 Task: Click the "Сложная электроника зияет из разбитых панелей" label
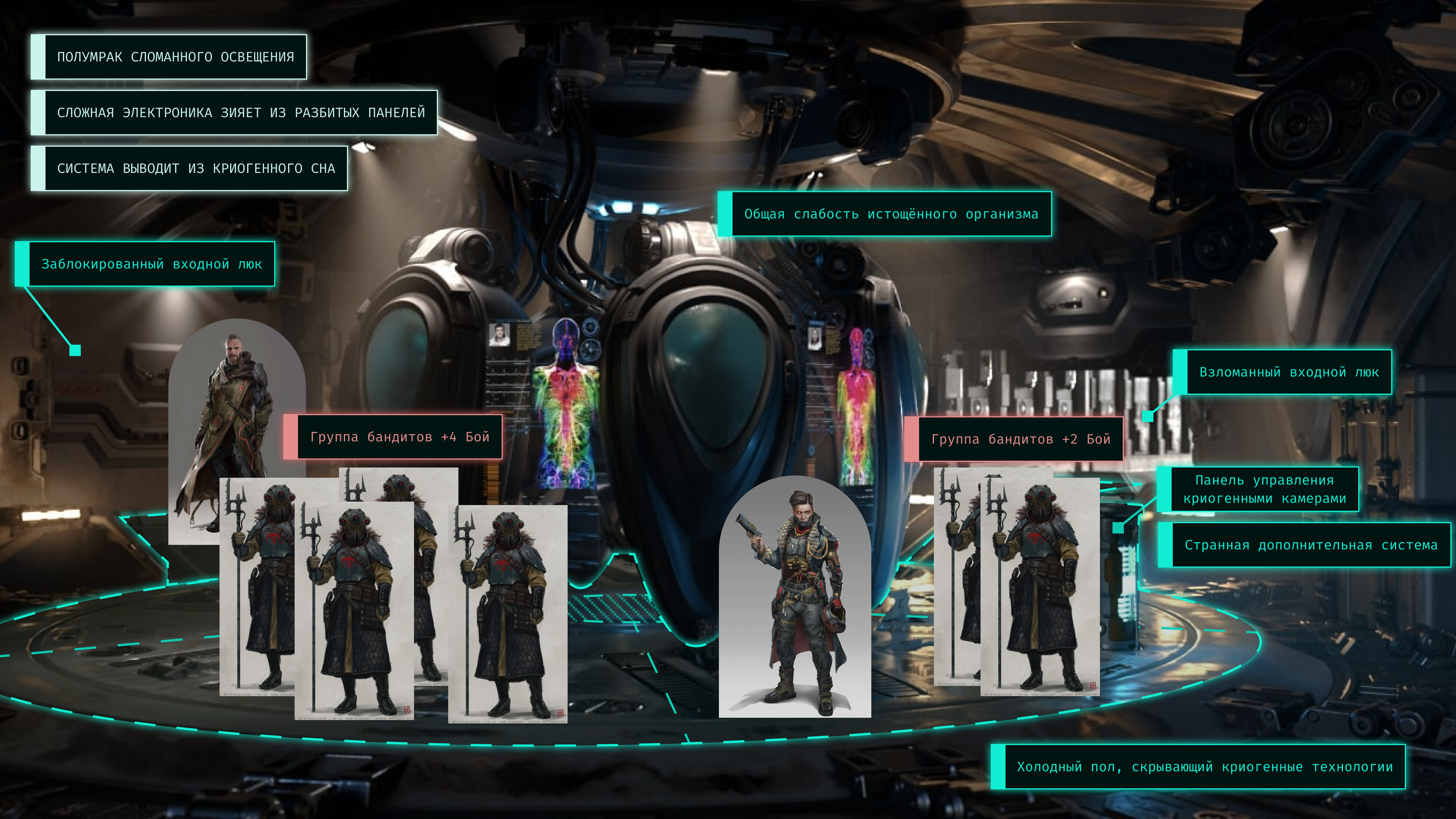[241, 113]
